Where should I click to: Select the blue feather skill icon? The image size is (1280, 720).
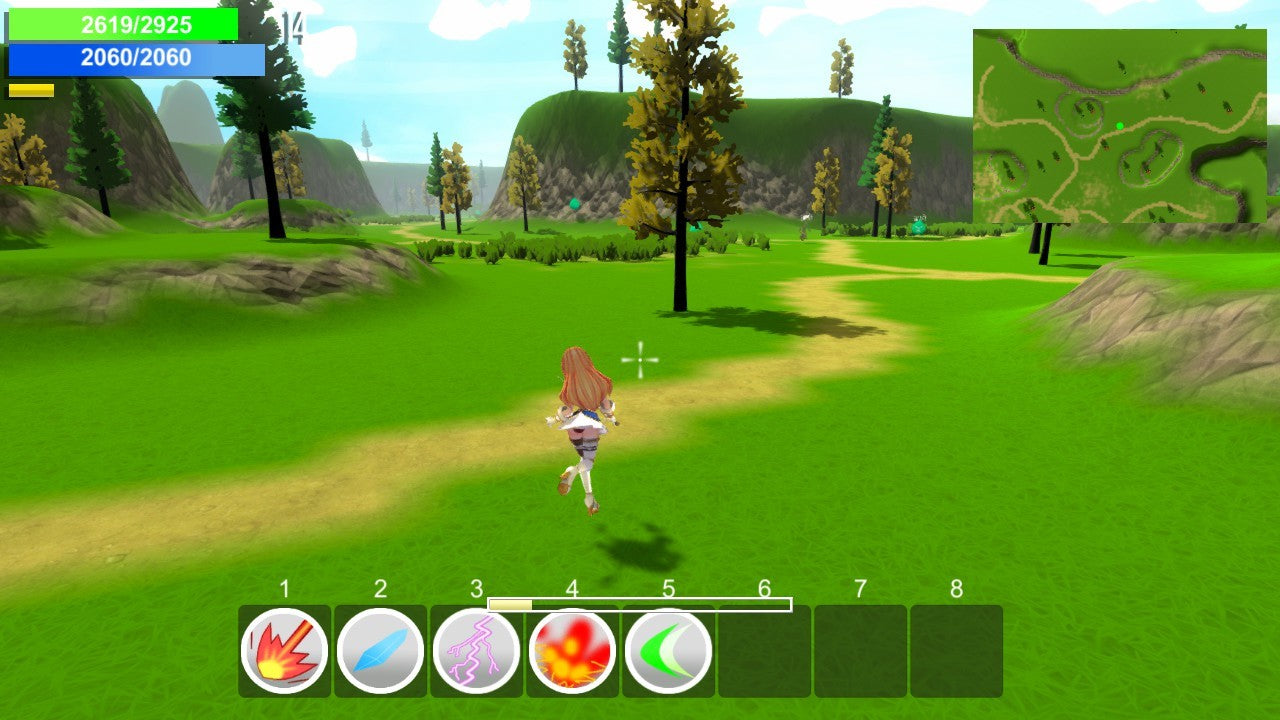(380, 651)
